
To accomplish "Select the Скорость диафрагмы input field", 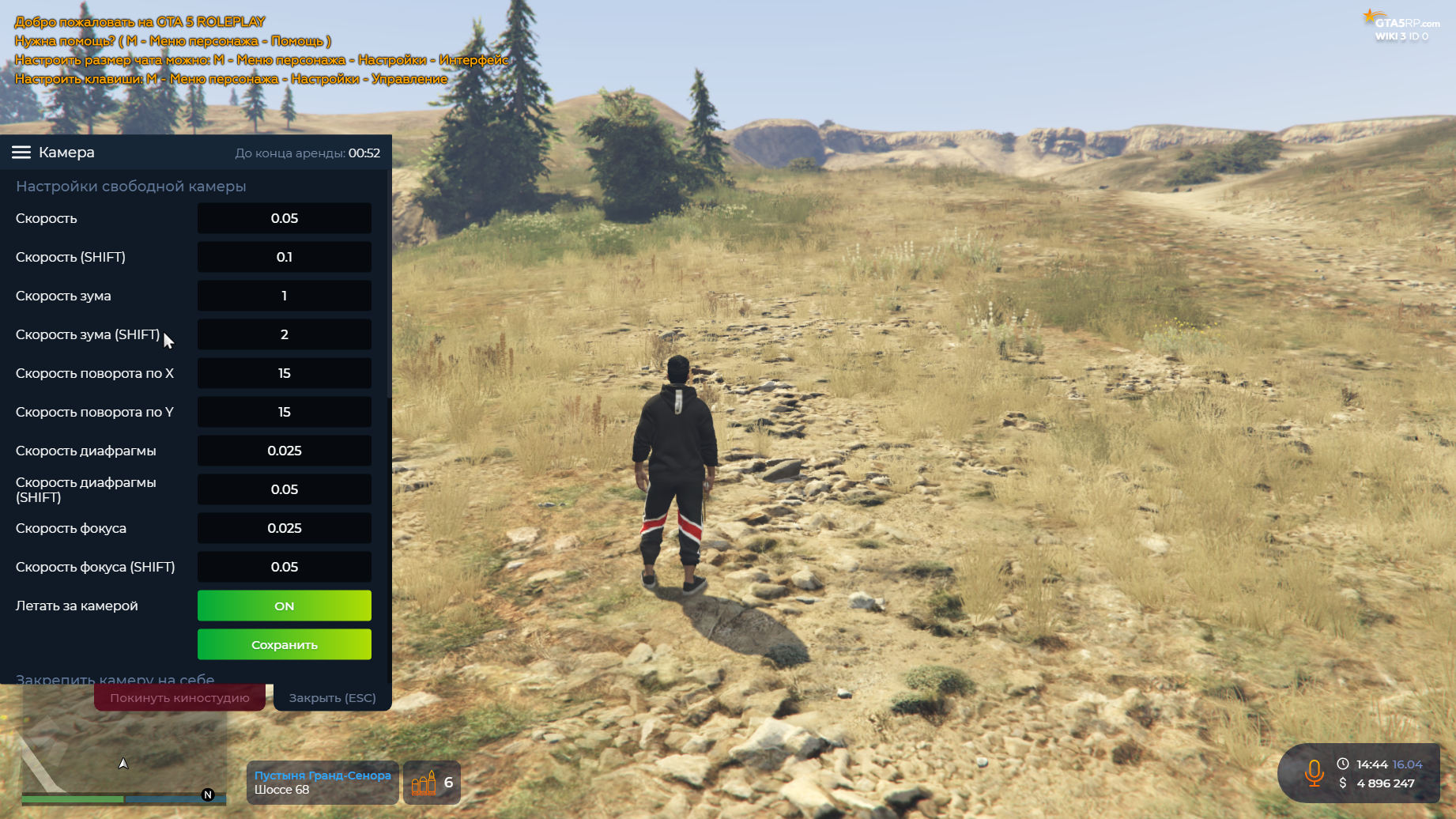I will click(x=284, y=451).
